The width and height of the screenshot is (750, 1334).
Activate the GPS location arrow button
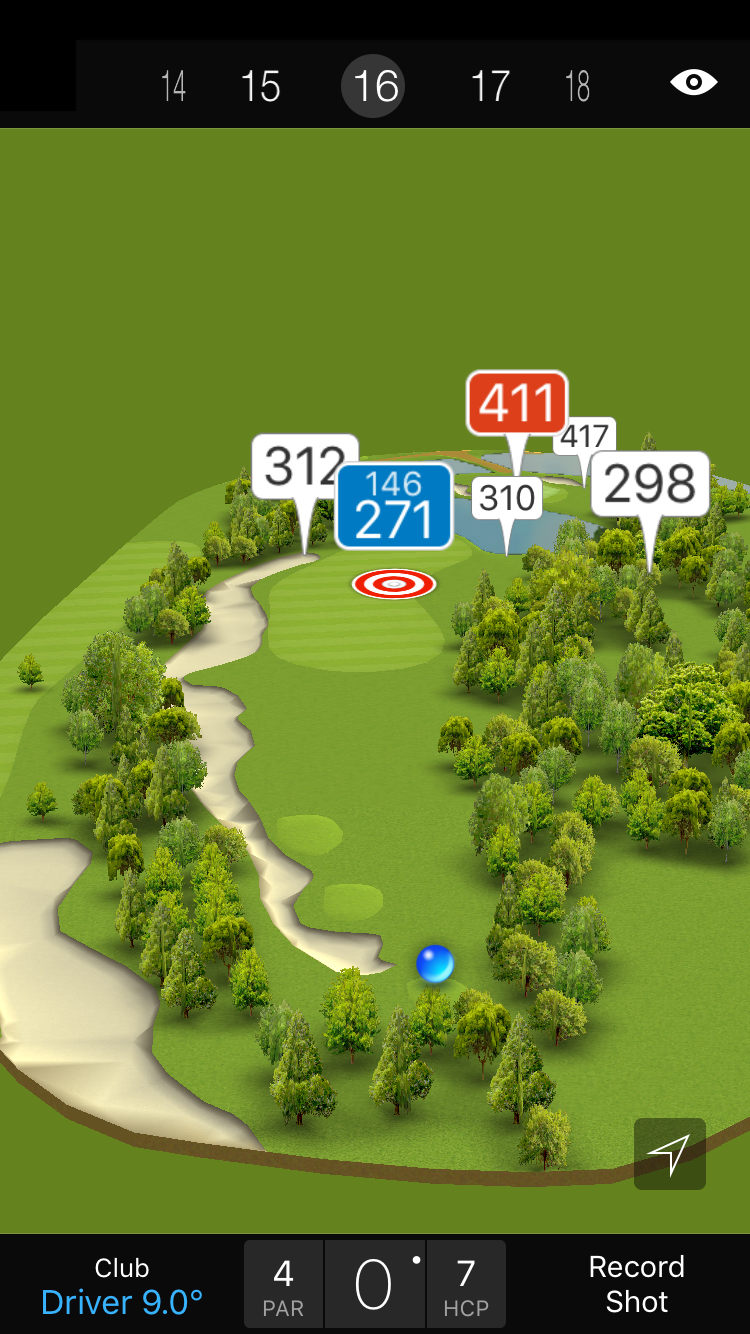click(669, 1154)
